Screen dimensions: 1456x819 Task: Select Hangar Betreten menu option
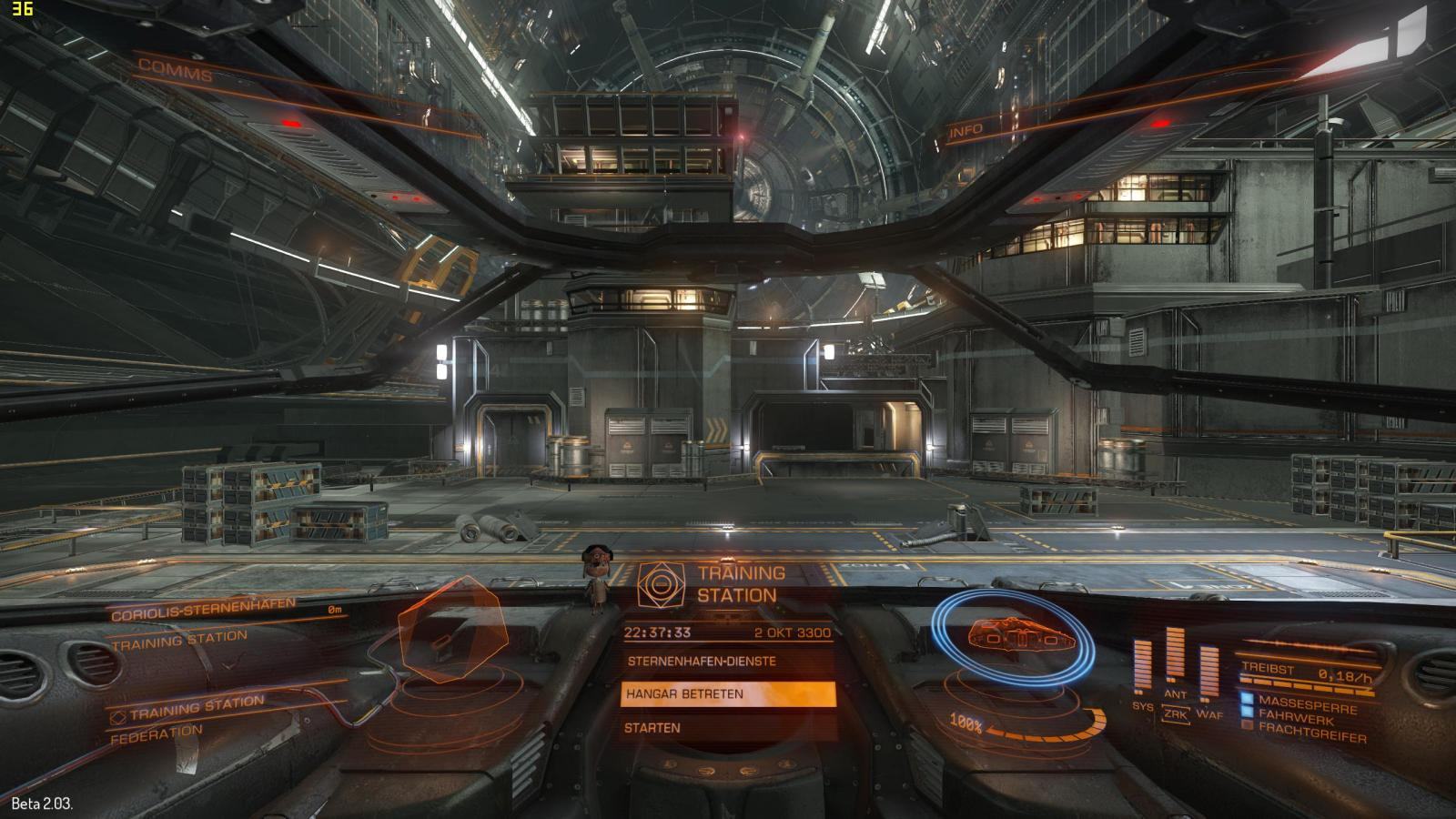click(728, 694)
